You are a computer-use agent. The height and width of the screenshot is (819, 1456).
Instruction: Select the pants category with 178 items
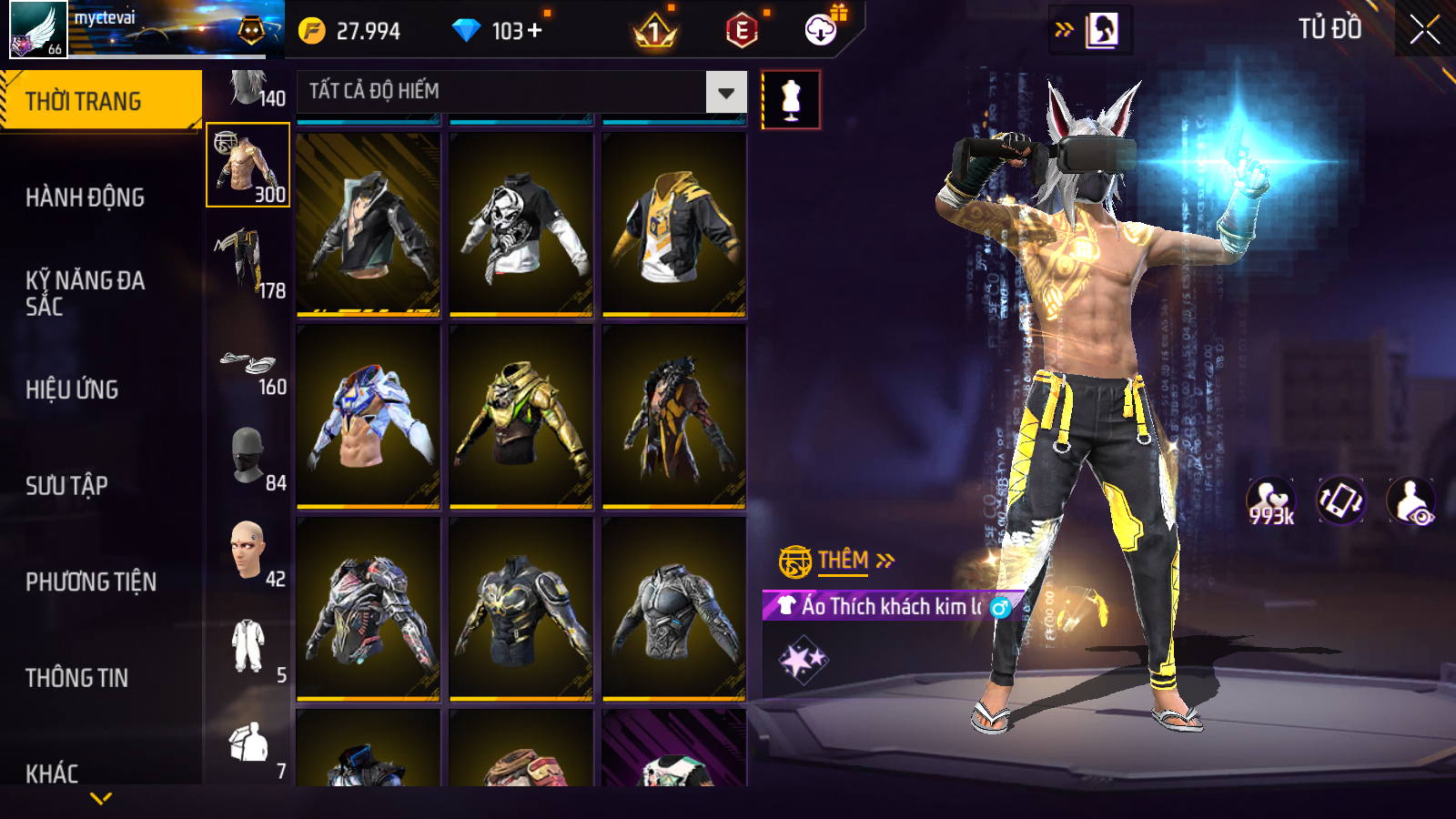click(248, 262)
